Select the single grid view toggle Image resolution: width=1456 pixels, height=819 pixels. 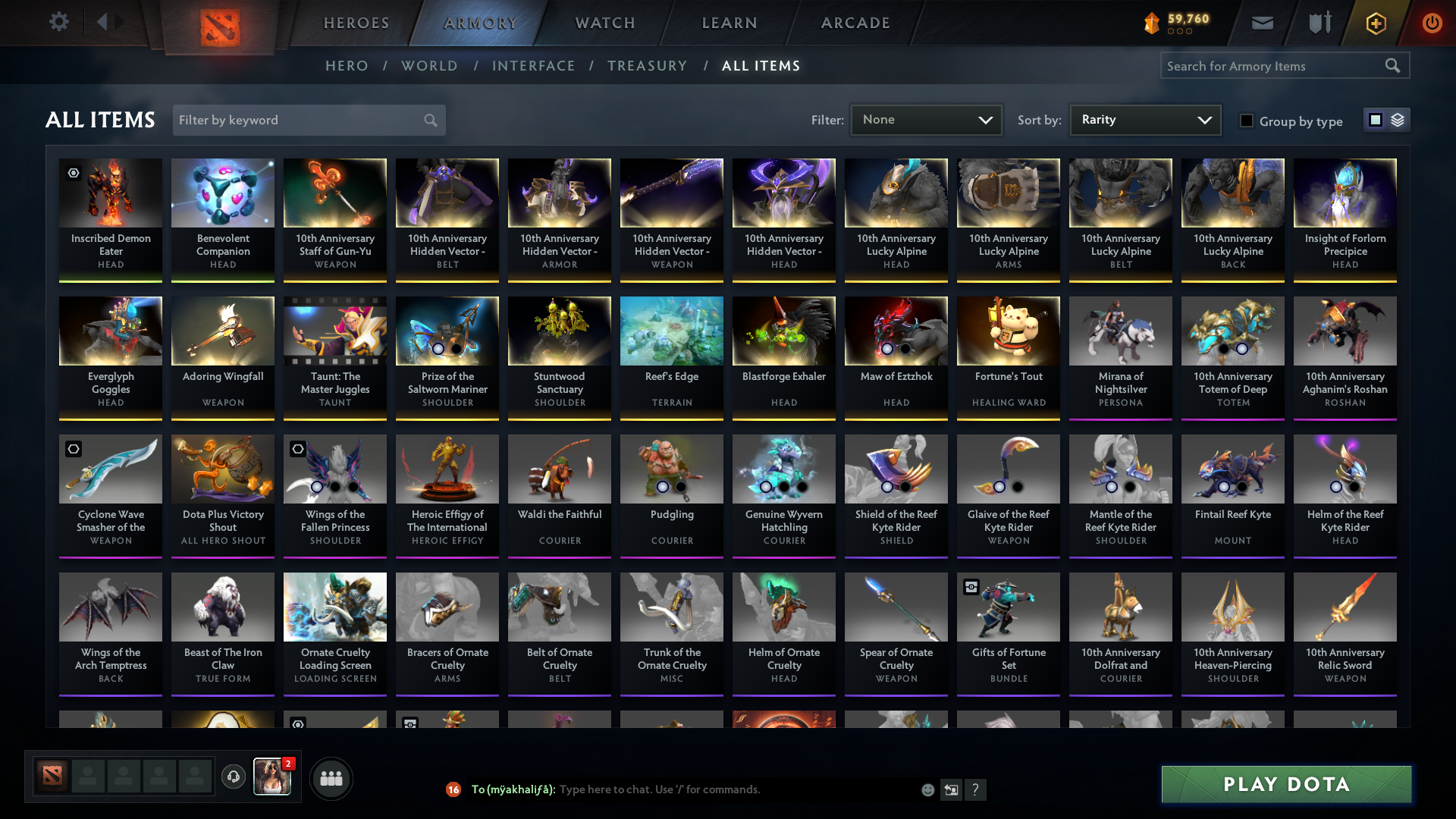pyautogui.click(x=1376, y=119)
